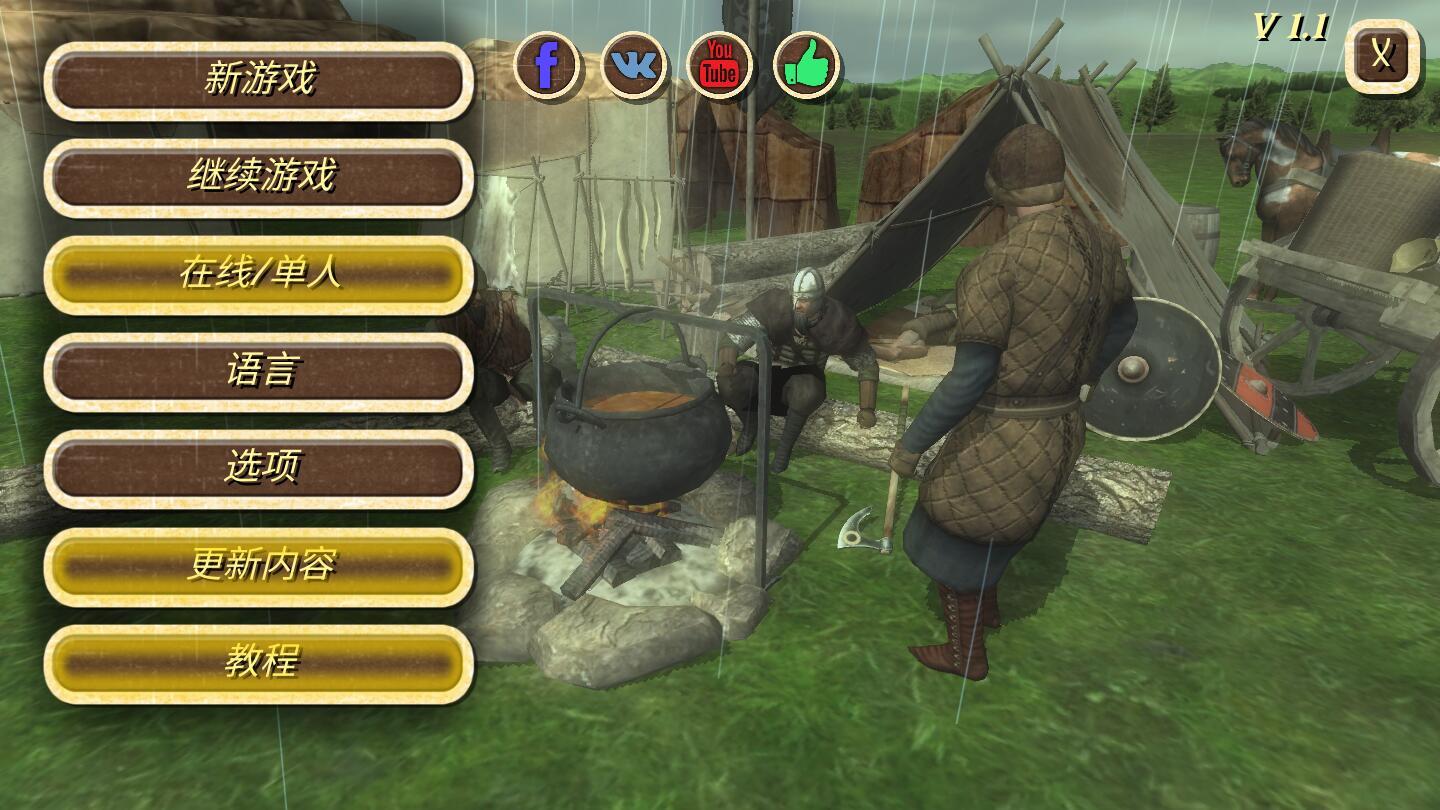The height and width of the screenshot is (810, 1440).
Task: Open the 选项 options menu
Action: coord(259,469)
